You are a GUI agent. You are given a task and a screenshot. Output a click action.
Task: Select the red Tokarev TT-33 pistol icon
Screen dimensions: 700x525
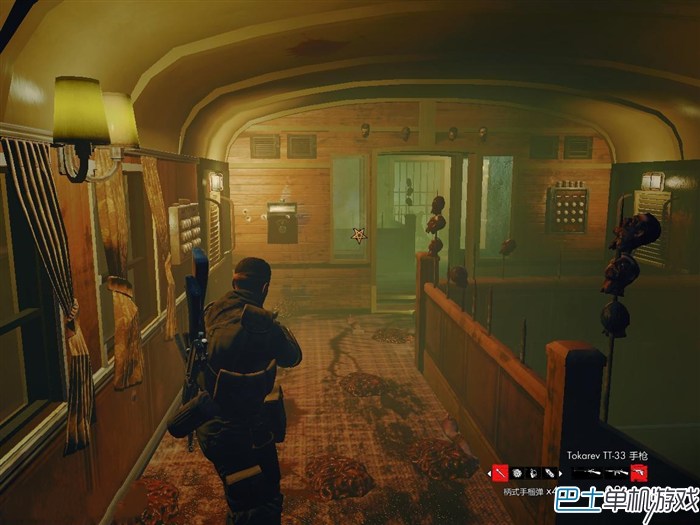(637, 472)
